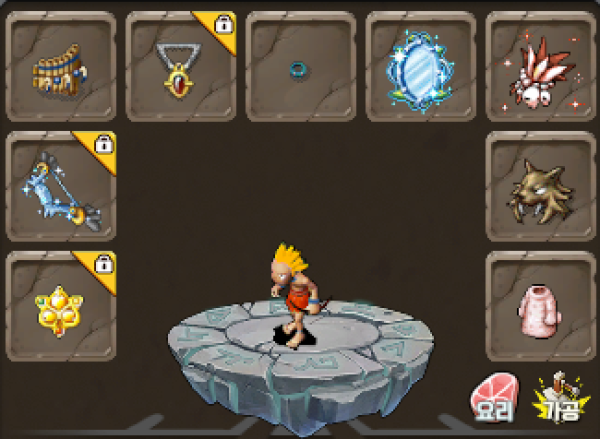Choose the locked red gem necklace slot
Screen dimensions: 600x439
pos(181,66)
